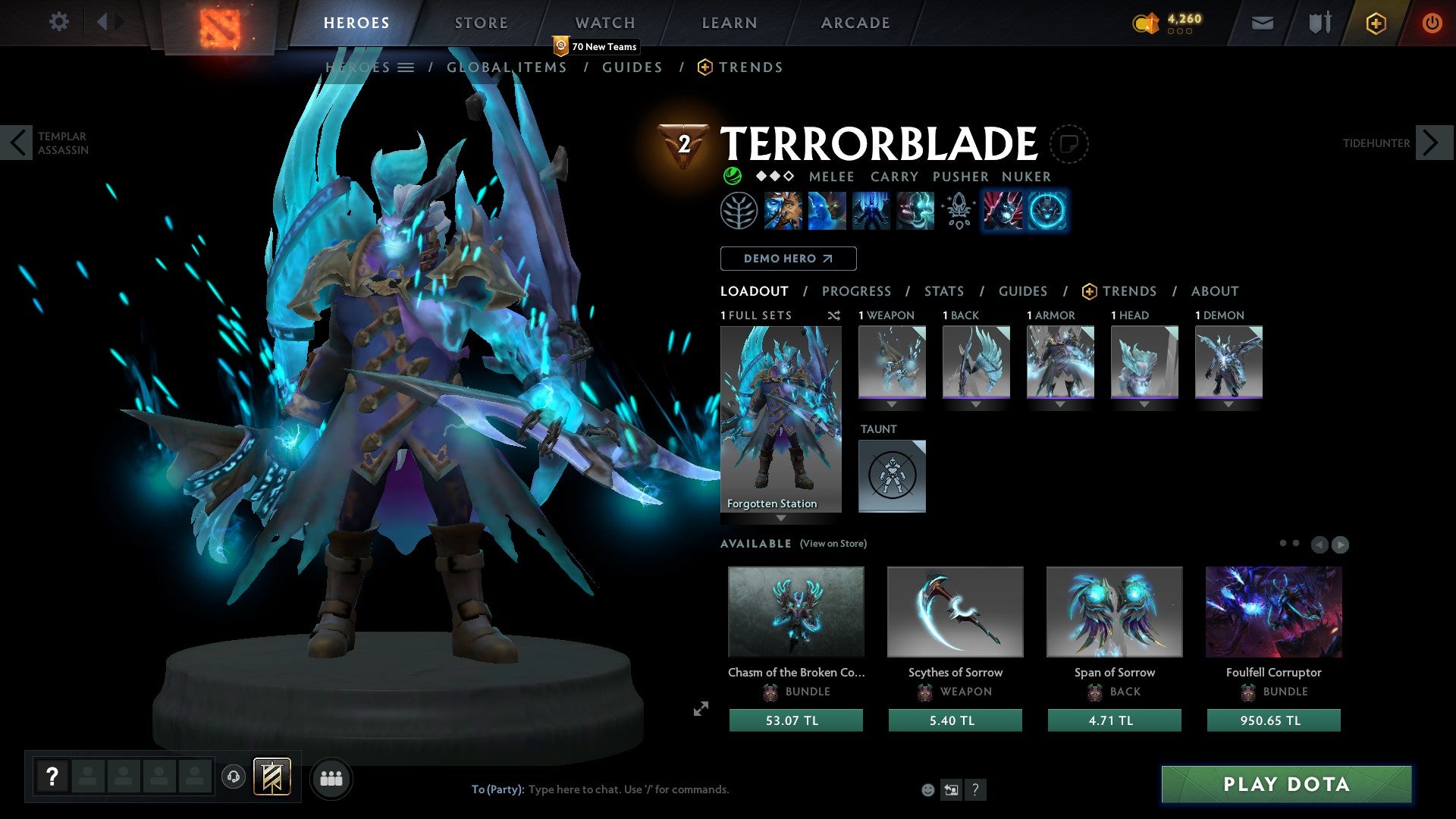Image resolution: width=1456 pixels, height=819 pixels.
Task: Open the Armor slot dropdown arrow
Action: point(1060,404)
